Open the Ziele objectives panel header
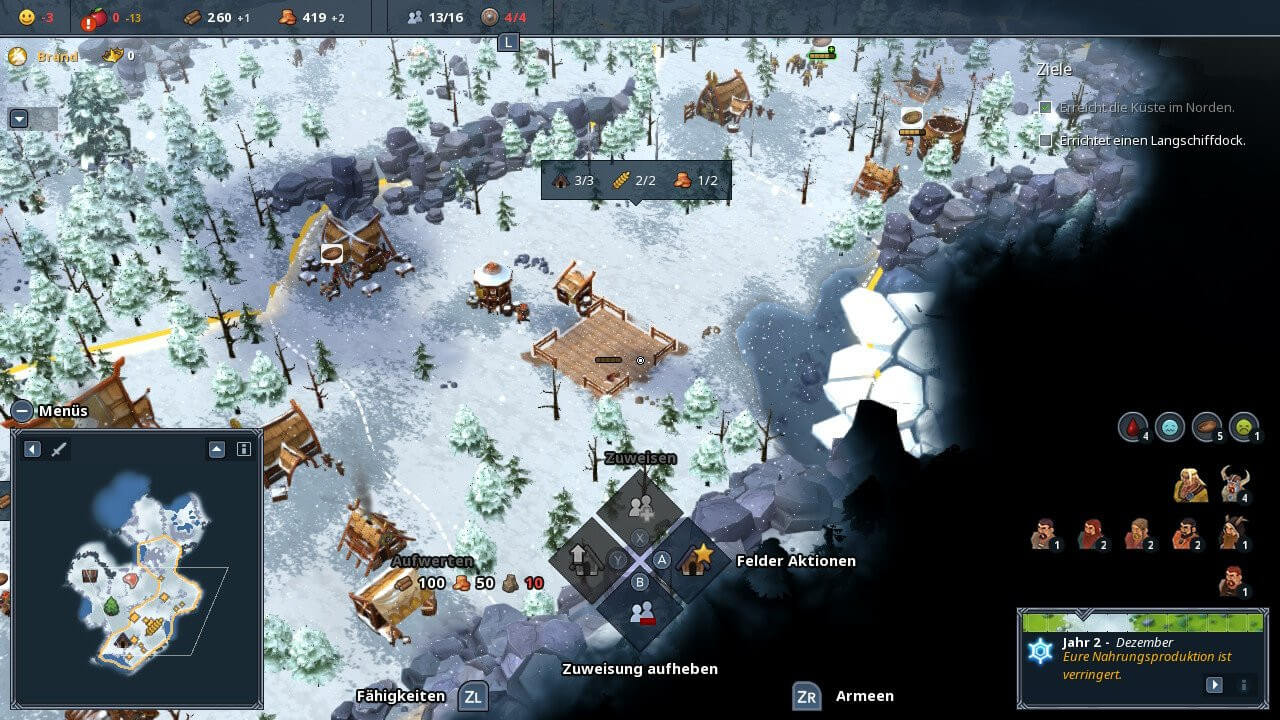Image resolution: width=1280 pixels, height=720 pixels. 1054,69
